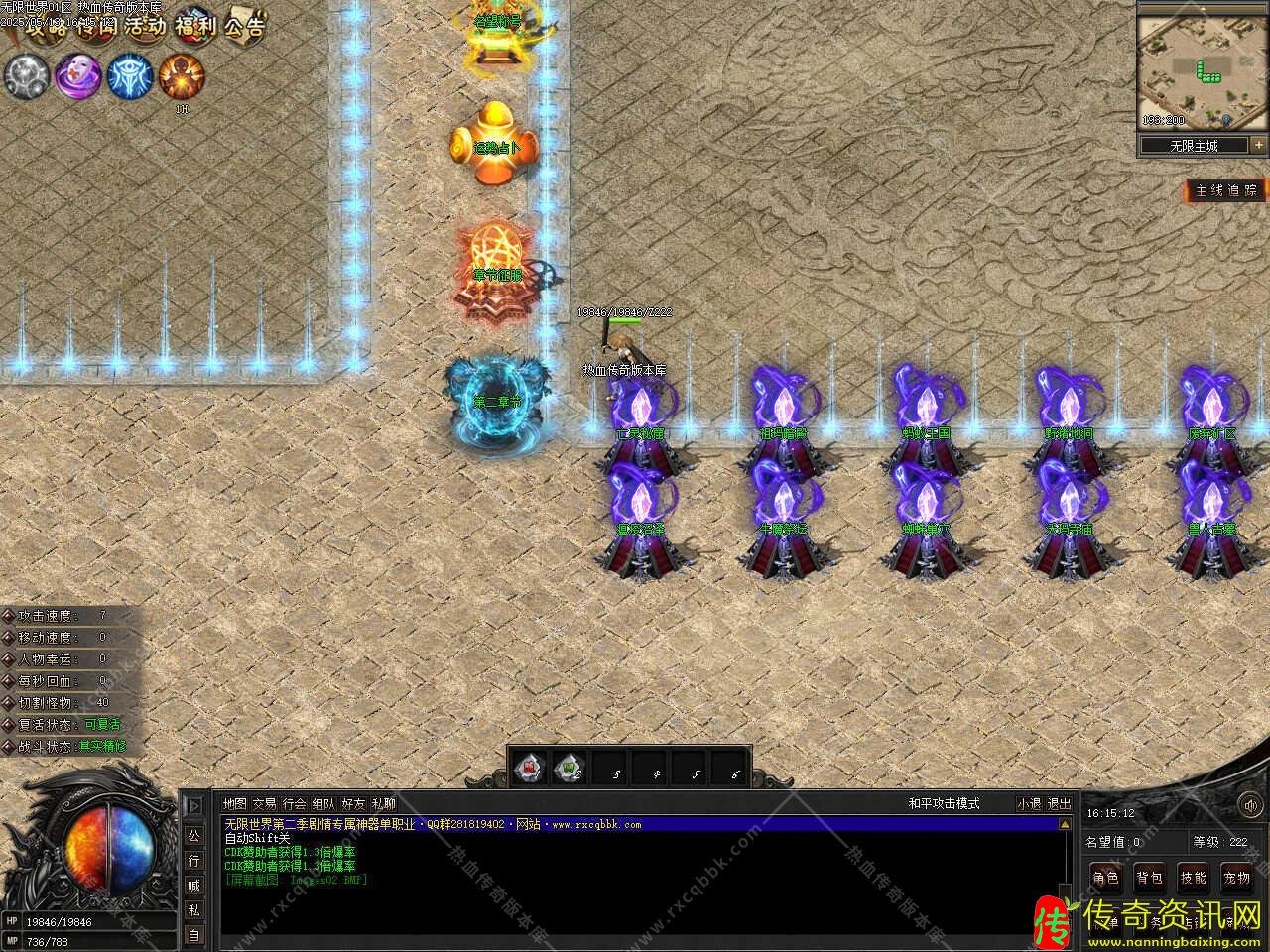This screenshot has width=1270, height=952.
Task: Activate the blue eye skill icon
Action: (129, 76)
